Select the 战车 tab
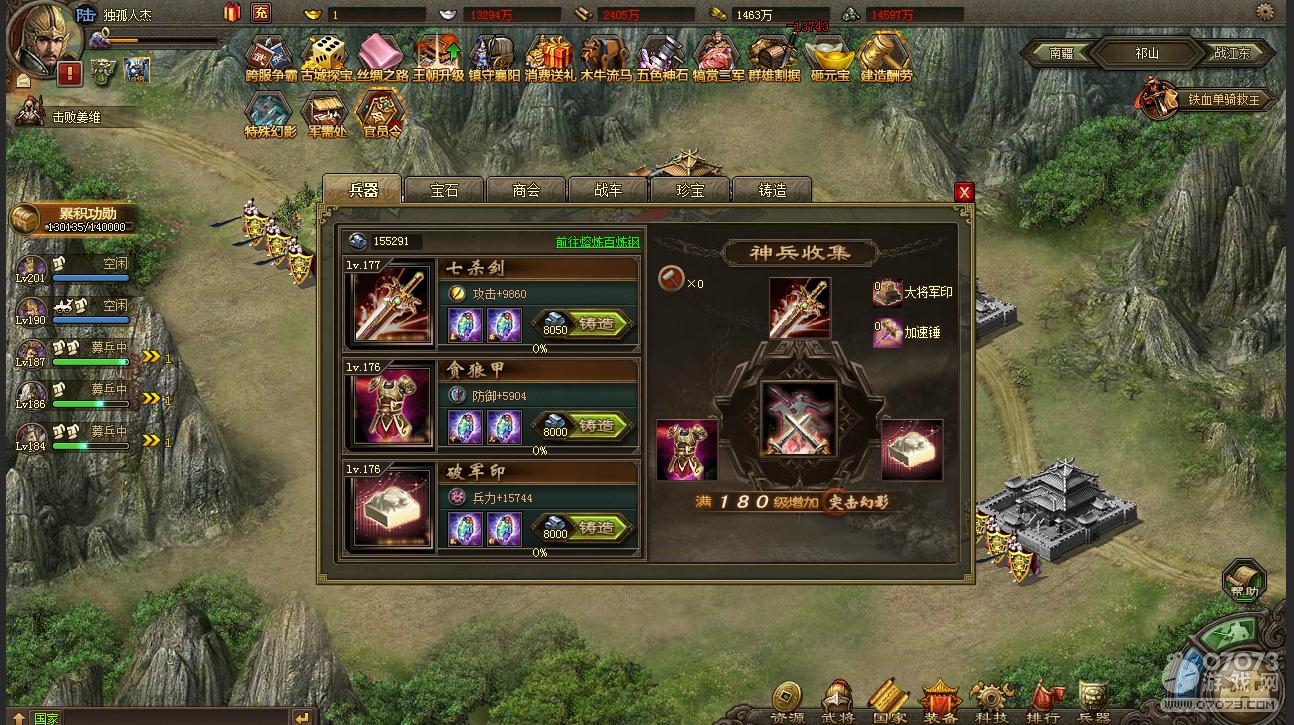Viewport: 1294px width, 725px height. point(608,190)
